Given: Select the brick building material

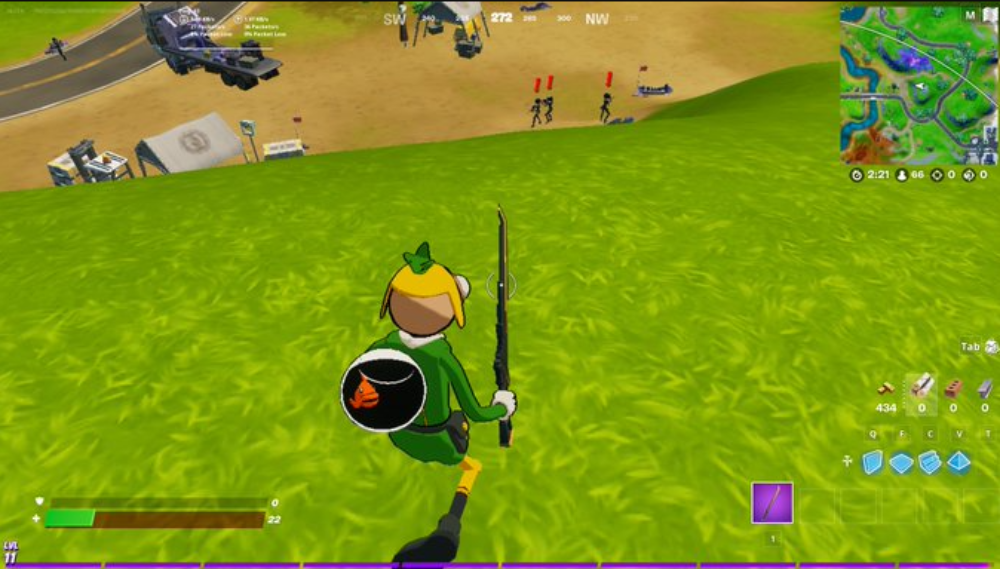Looking at the screenshot, I should click(953, 387).
